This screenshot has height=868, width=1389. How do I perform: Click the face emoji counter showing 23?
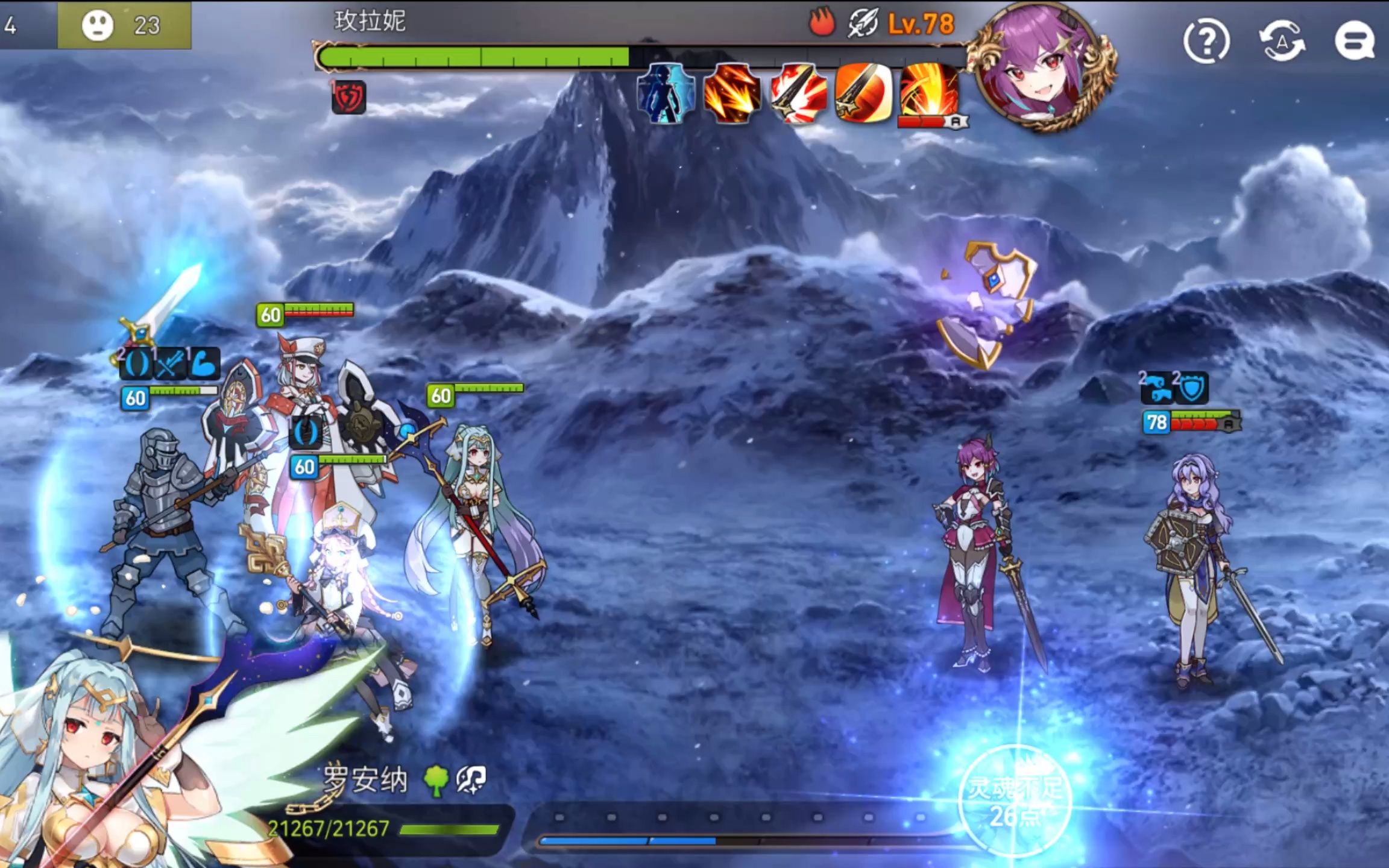[124, 25]
